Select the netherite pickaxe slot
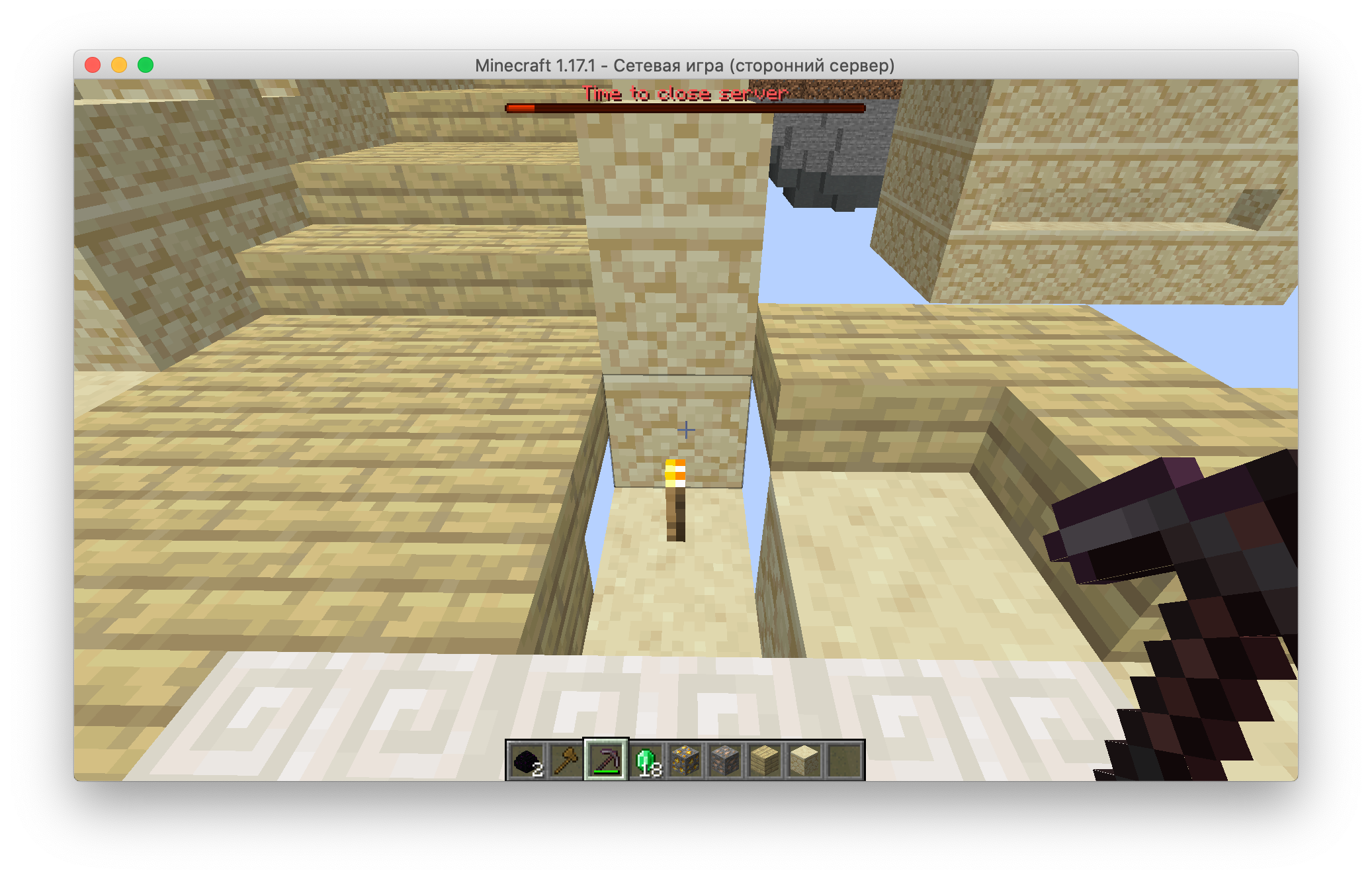The image size is (1372, 879). point(606,761)
